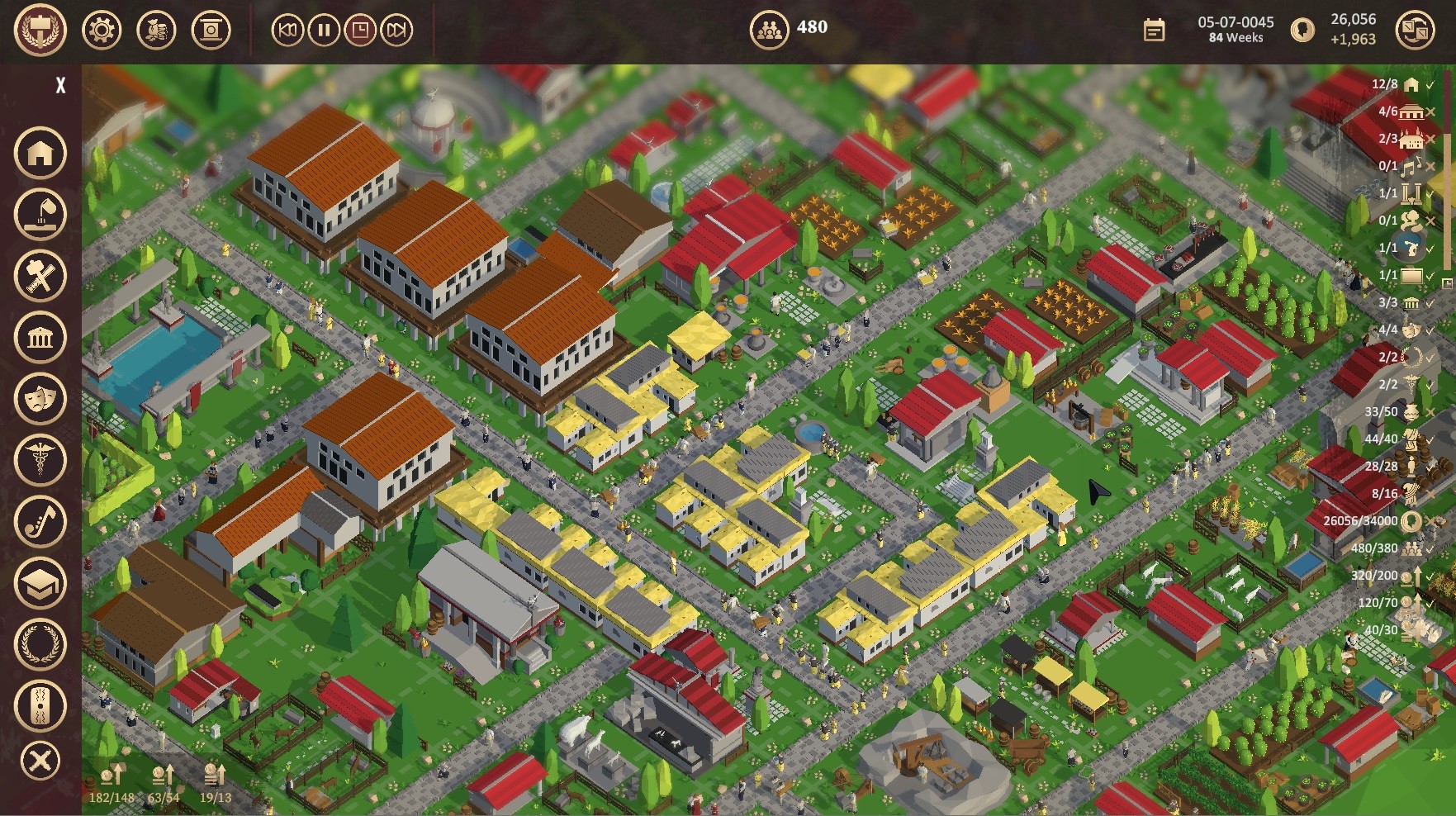The width and height of the screenshot is (1456, 816).
Task: Open the hammer and laurel build menu
Action: [40, 30]
